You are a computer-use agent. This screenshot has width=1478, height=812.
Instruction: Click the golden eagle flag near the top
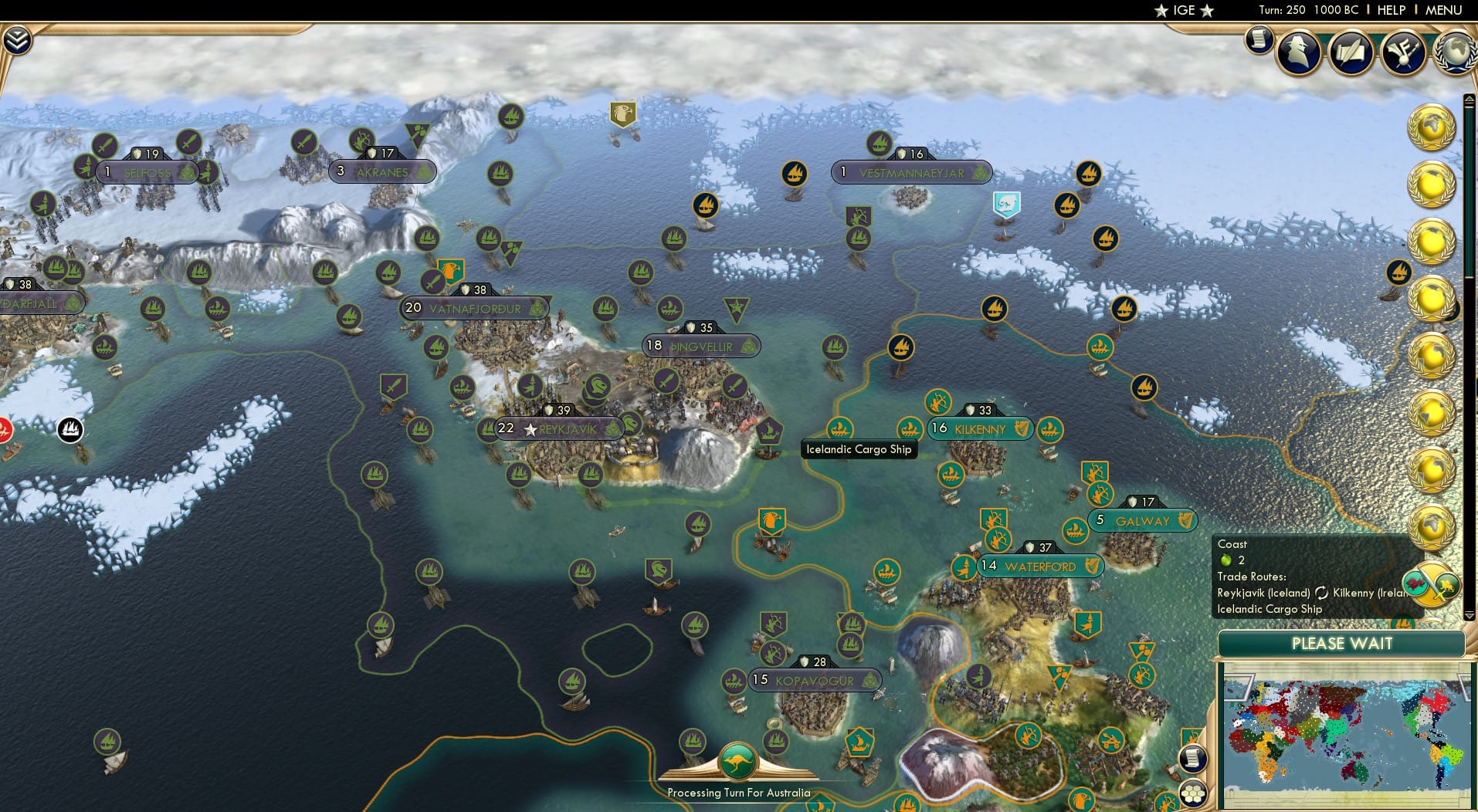(622, 114)
